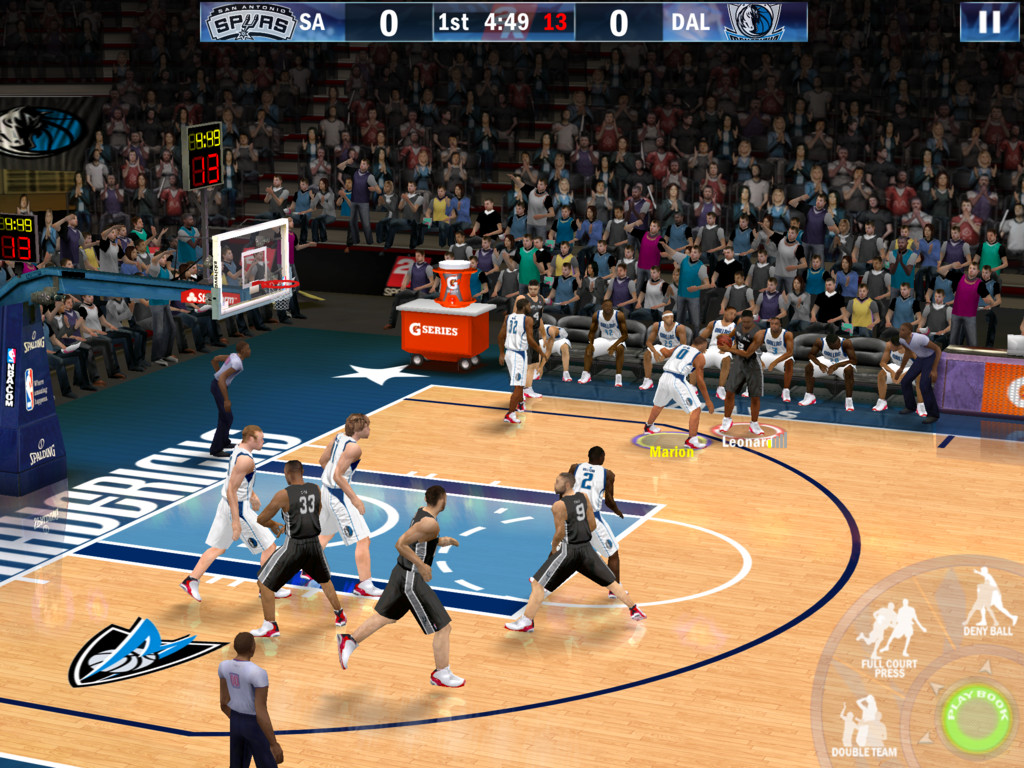
Task: Pause the game with the pause button
Action: click(989, 22)
